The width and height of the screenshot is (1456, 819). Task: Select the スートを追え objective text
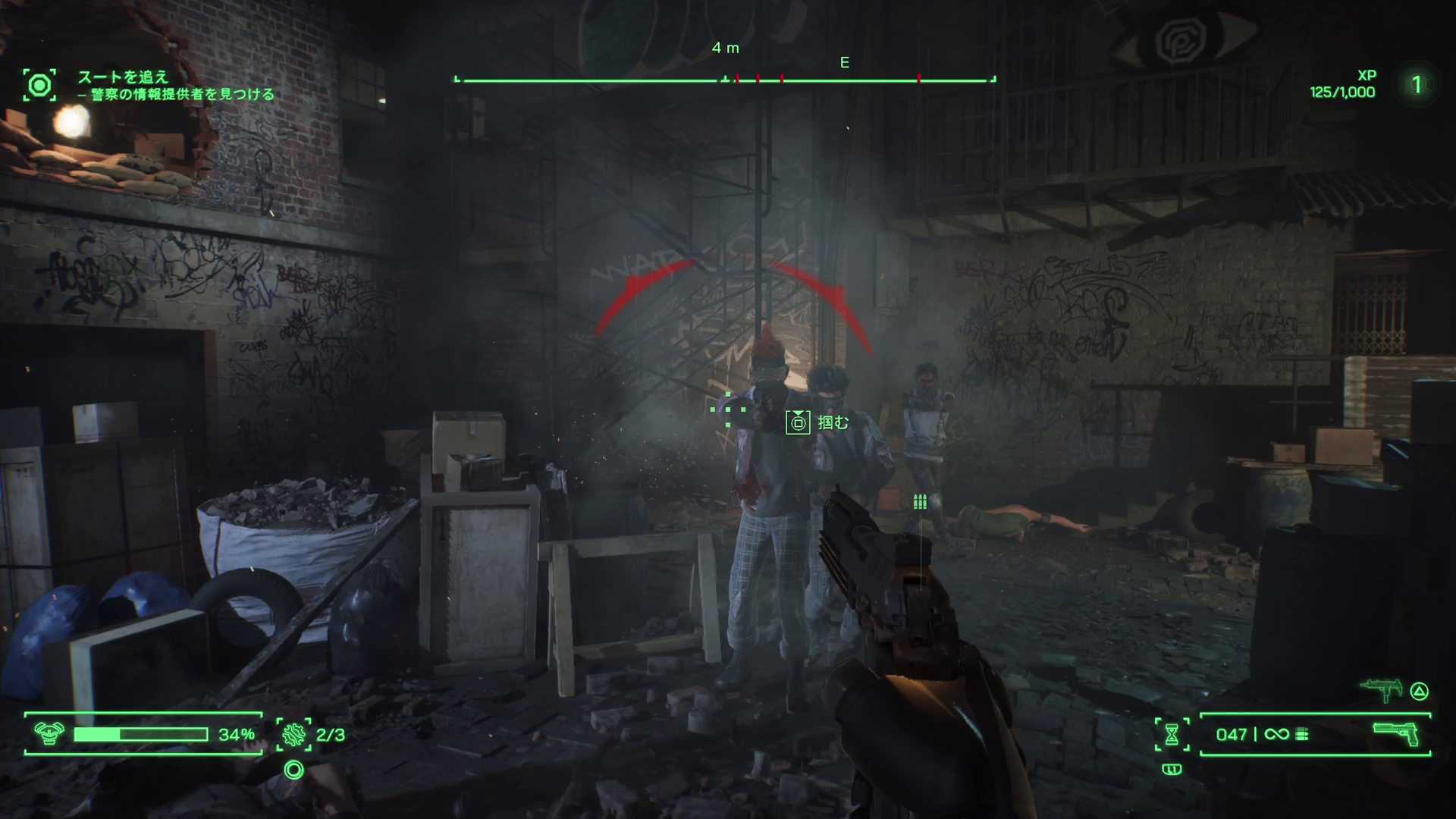123,77
